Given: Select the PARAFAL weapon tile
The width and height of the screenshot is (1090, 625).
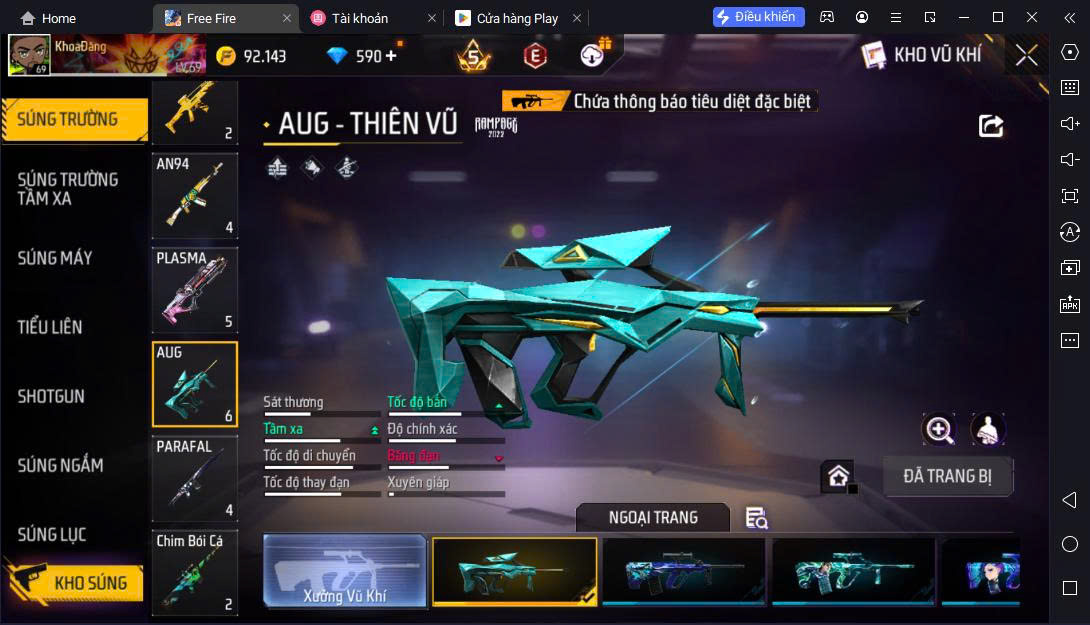Looking at the screenshot, I should (194, 479).
